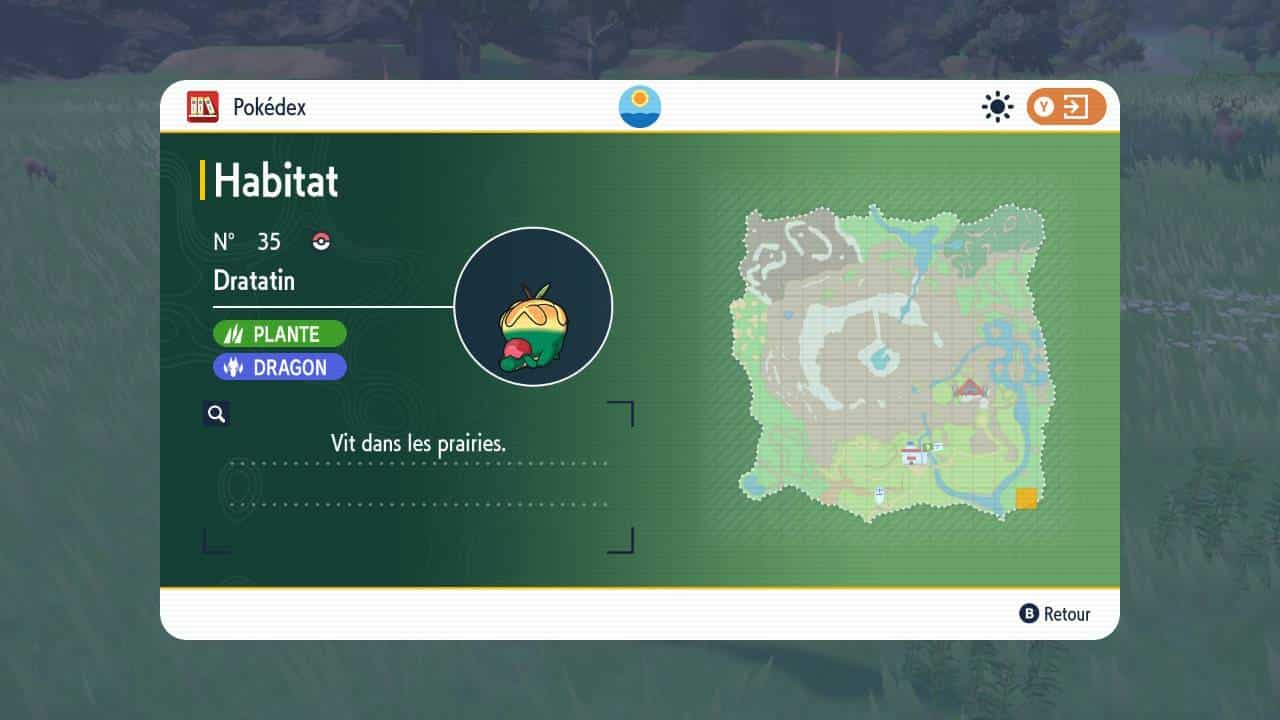Go back with the Retour button

1055,614
